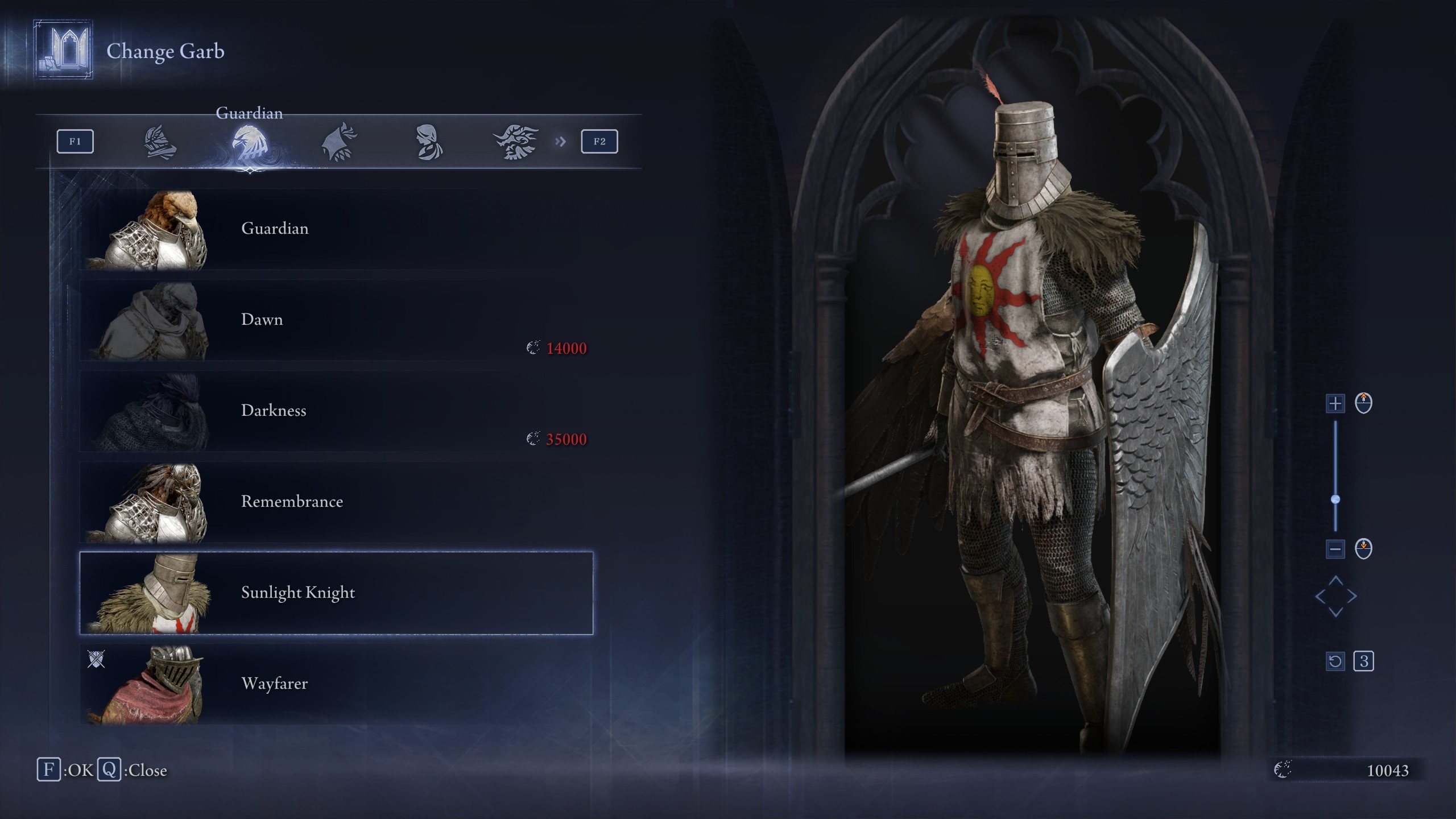Open the hooded woman character tab
This screenshot has height=819, width=1456.
click(428, 142)
